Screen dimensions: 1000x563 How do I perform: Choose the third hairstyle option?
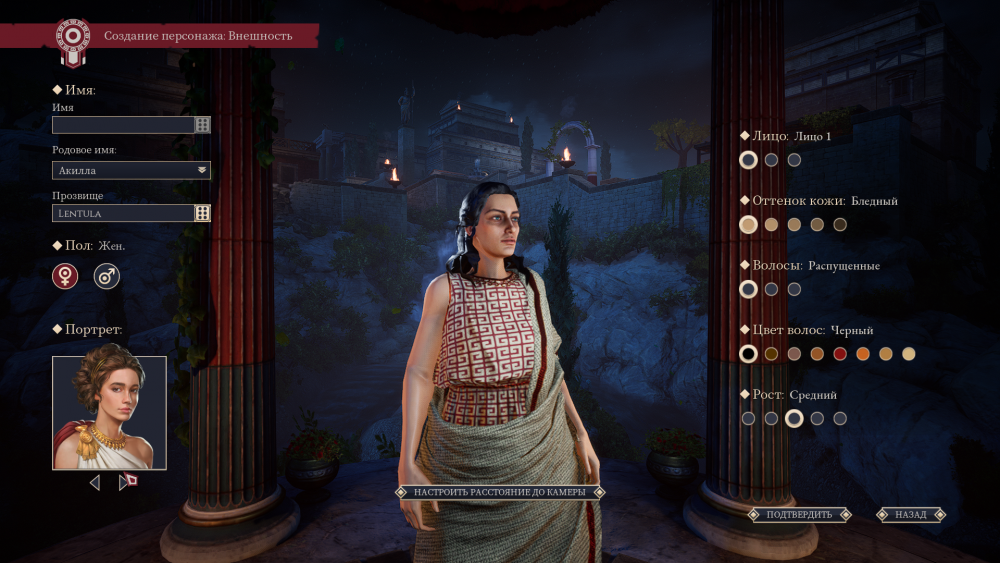coord(794,289)
